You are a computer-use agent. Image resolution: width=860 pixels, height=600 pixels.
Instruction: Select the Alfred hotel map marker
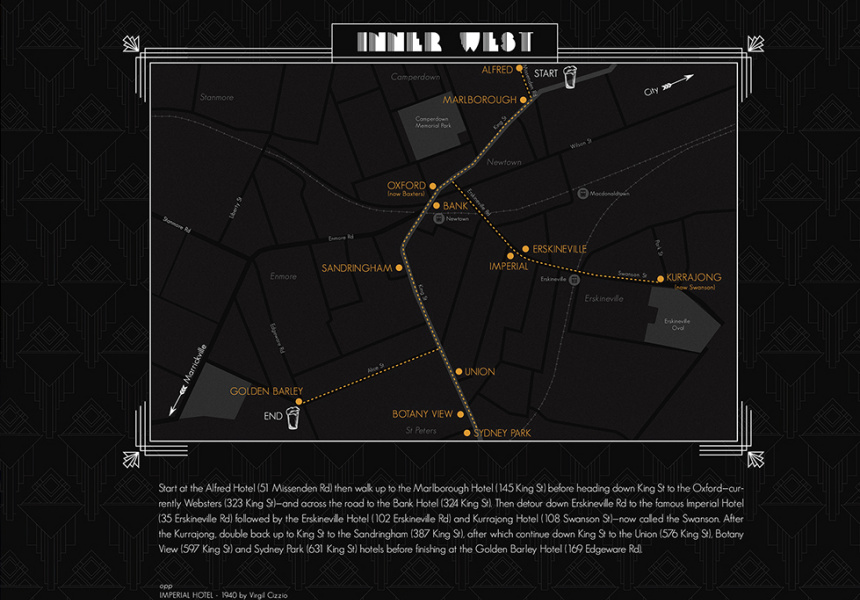coord(521,69)
